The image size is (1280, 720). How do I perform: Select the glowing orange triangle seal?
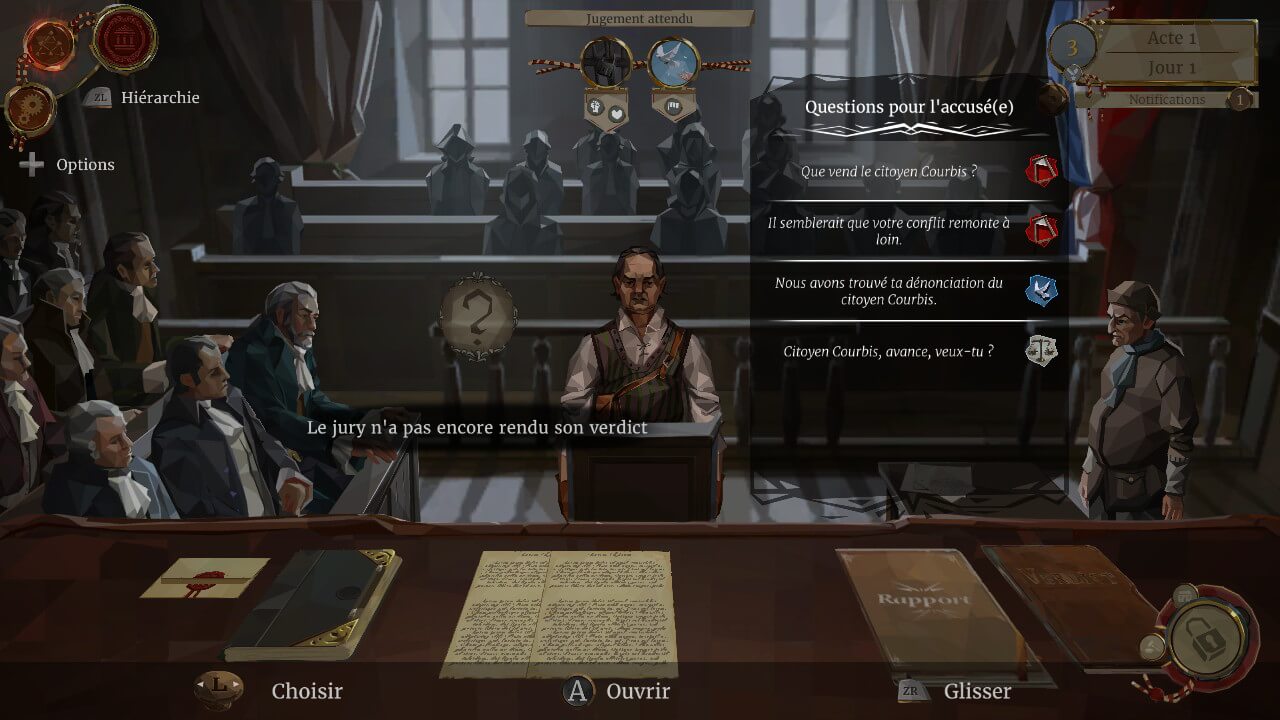point(50,44)
